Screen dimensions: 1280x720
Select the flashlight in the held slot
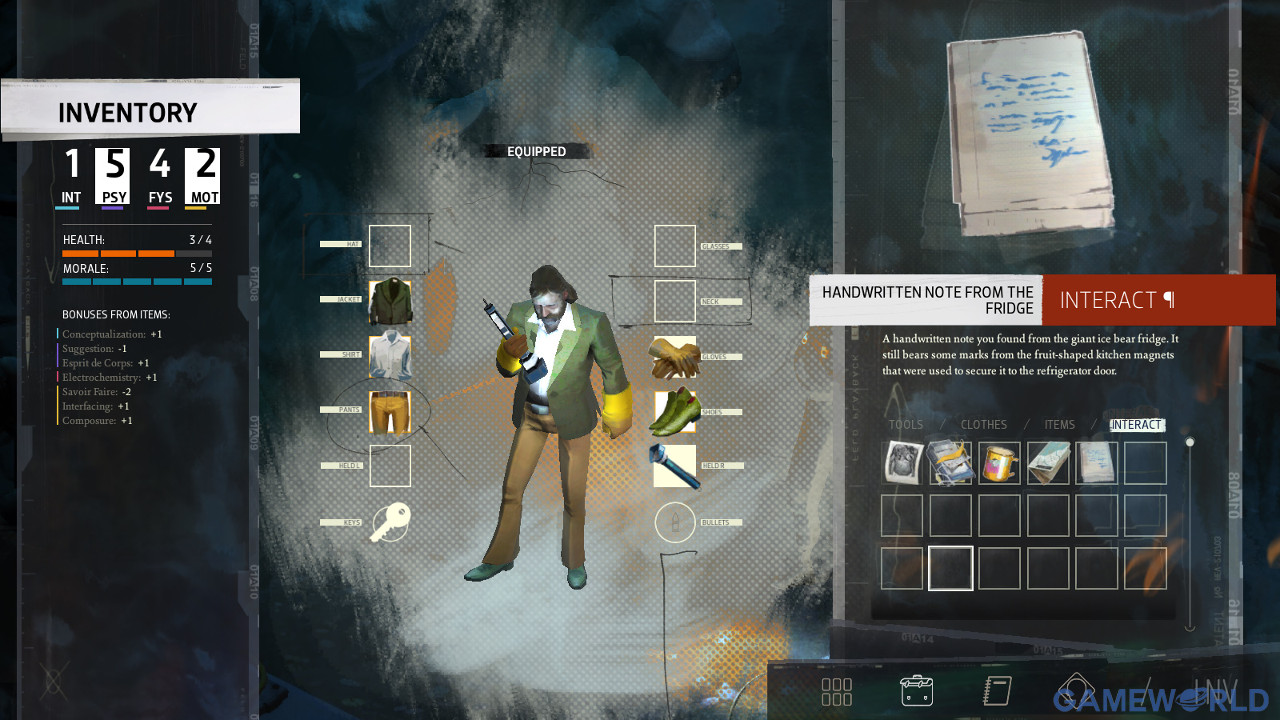point(675,466)
